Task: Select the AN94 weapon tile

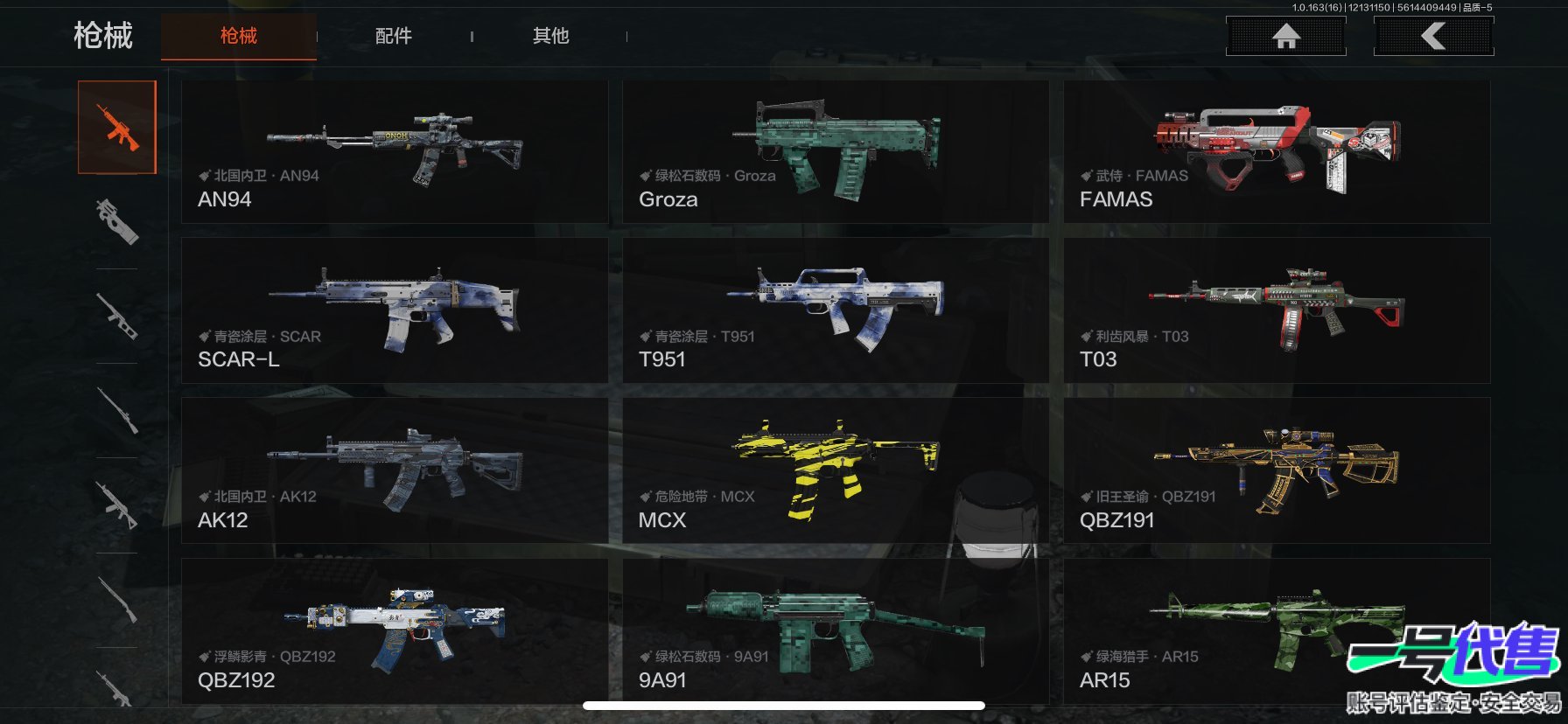Action: [x=395, y=152]
